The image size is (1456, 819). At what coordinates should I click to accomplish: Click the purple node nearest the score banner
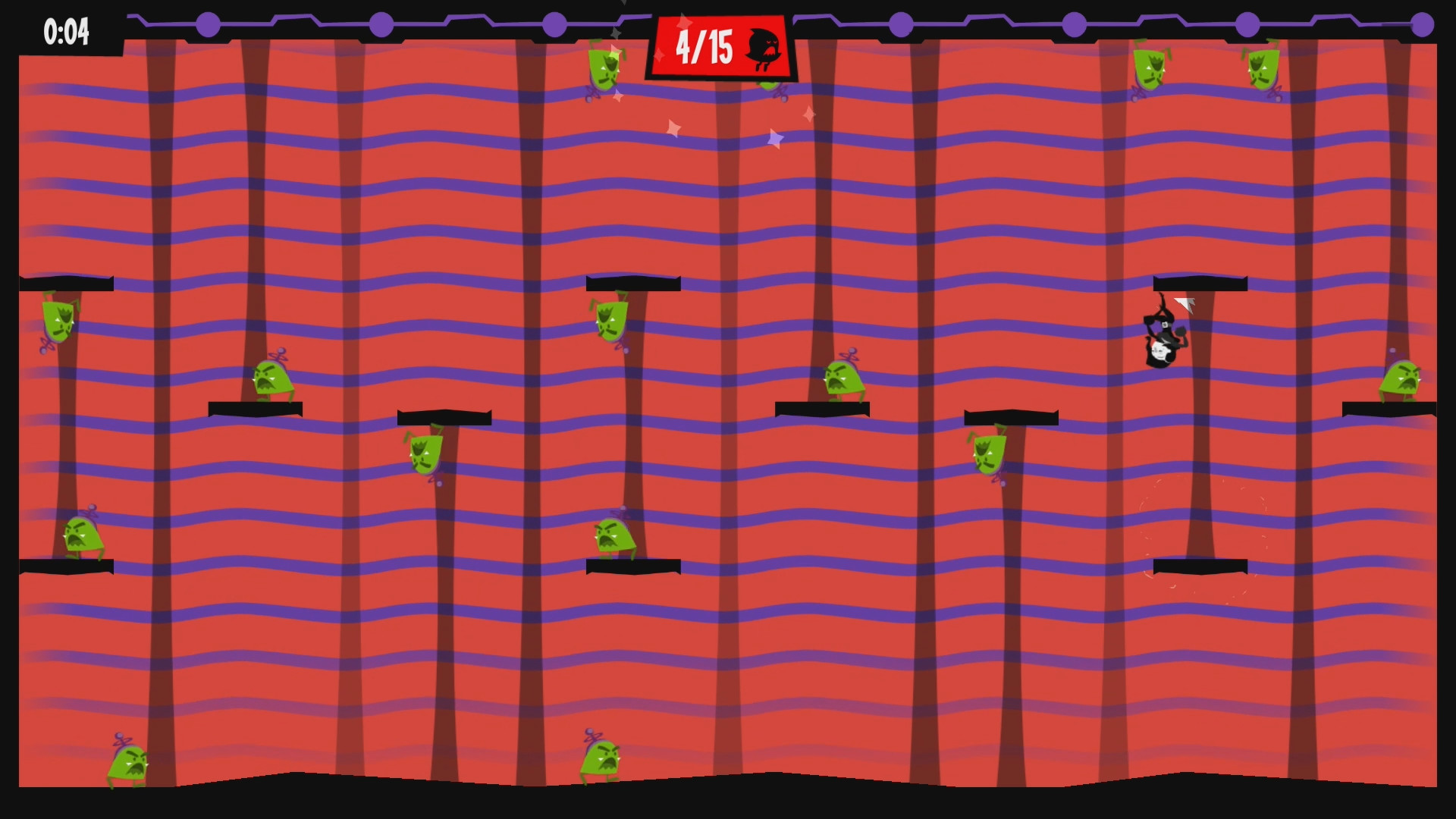click(x=556, y=24)
